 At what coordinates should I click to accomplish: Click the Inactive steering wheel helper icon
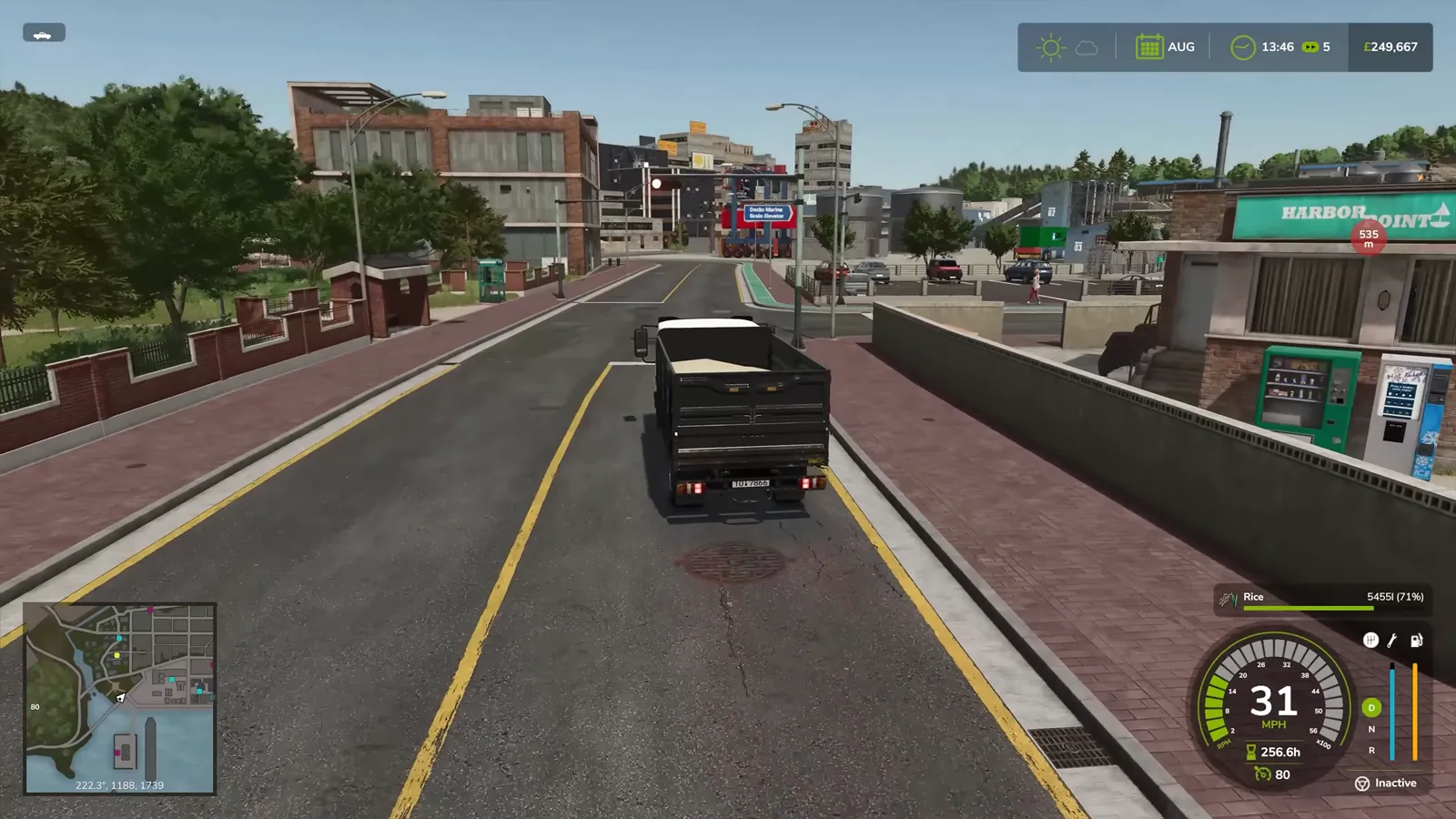[1362, 784]
